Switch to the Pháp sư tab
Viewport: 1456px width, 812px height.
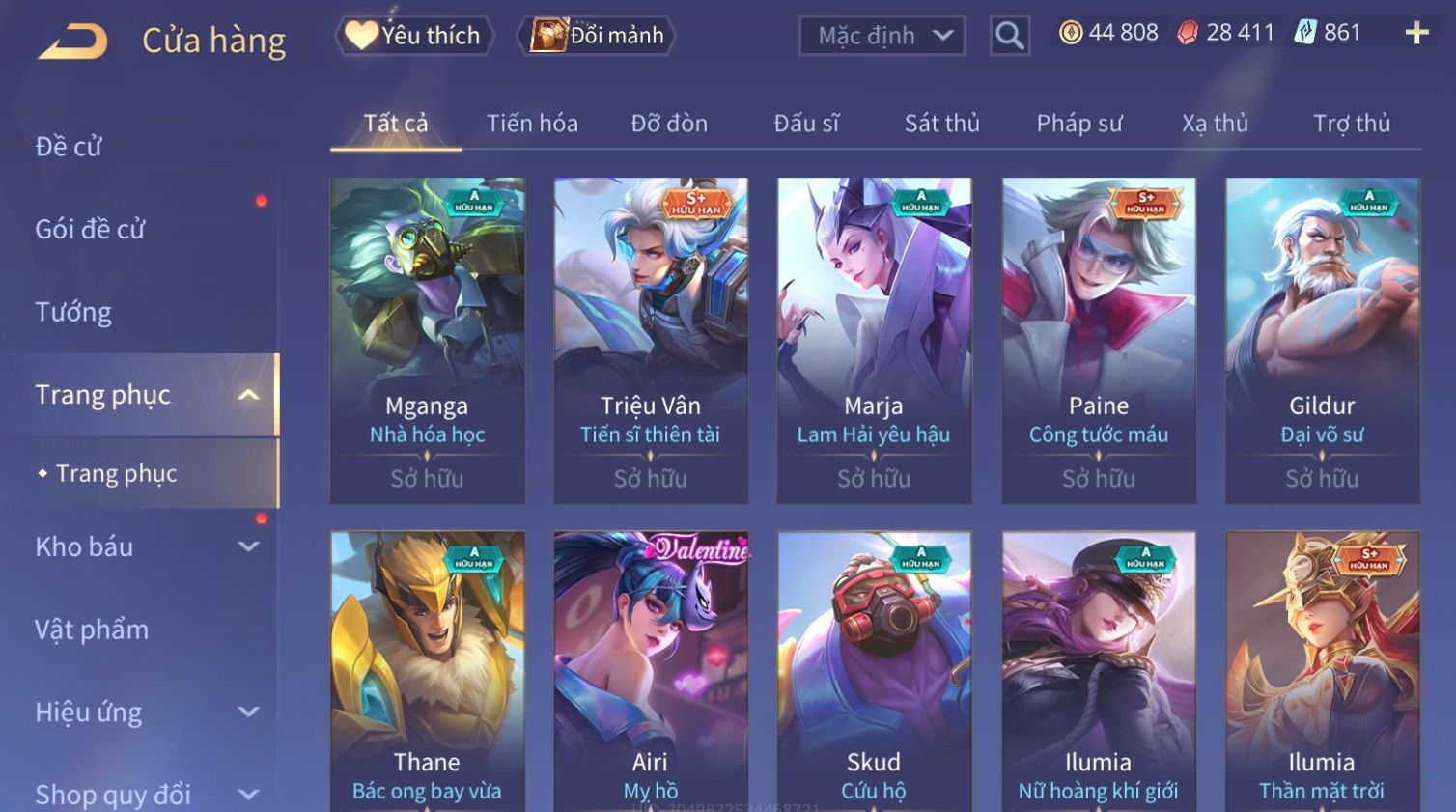click(x=1078, y=124)
